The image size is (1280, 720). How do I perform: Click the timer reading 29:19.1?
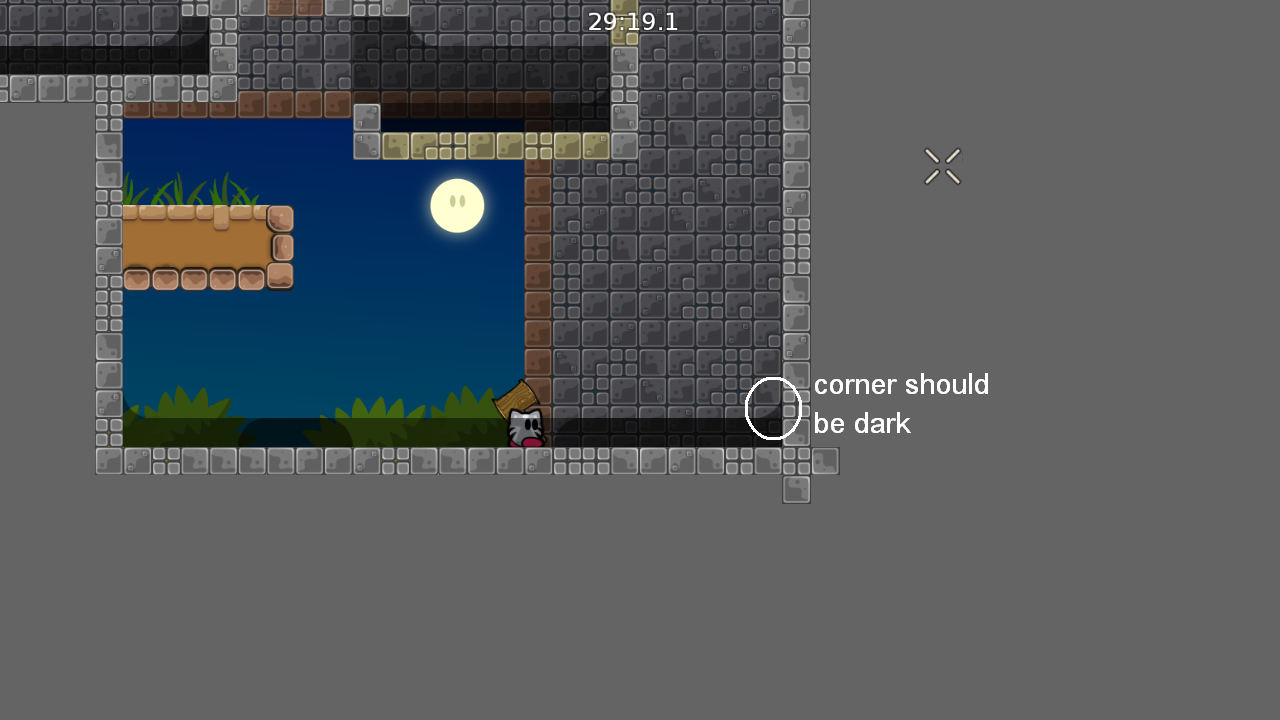632,21
